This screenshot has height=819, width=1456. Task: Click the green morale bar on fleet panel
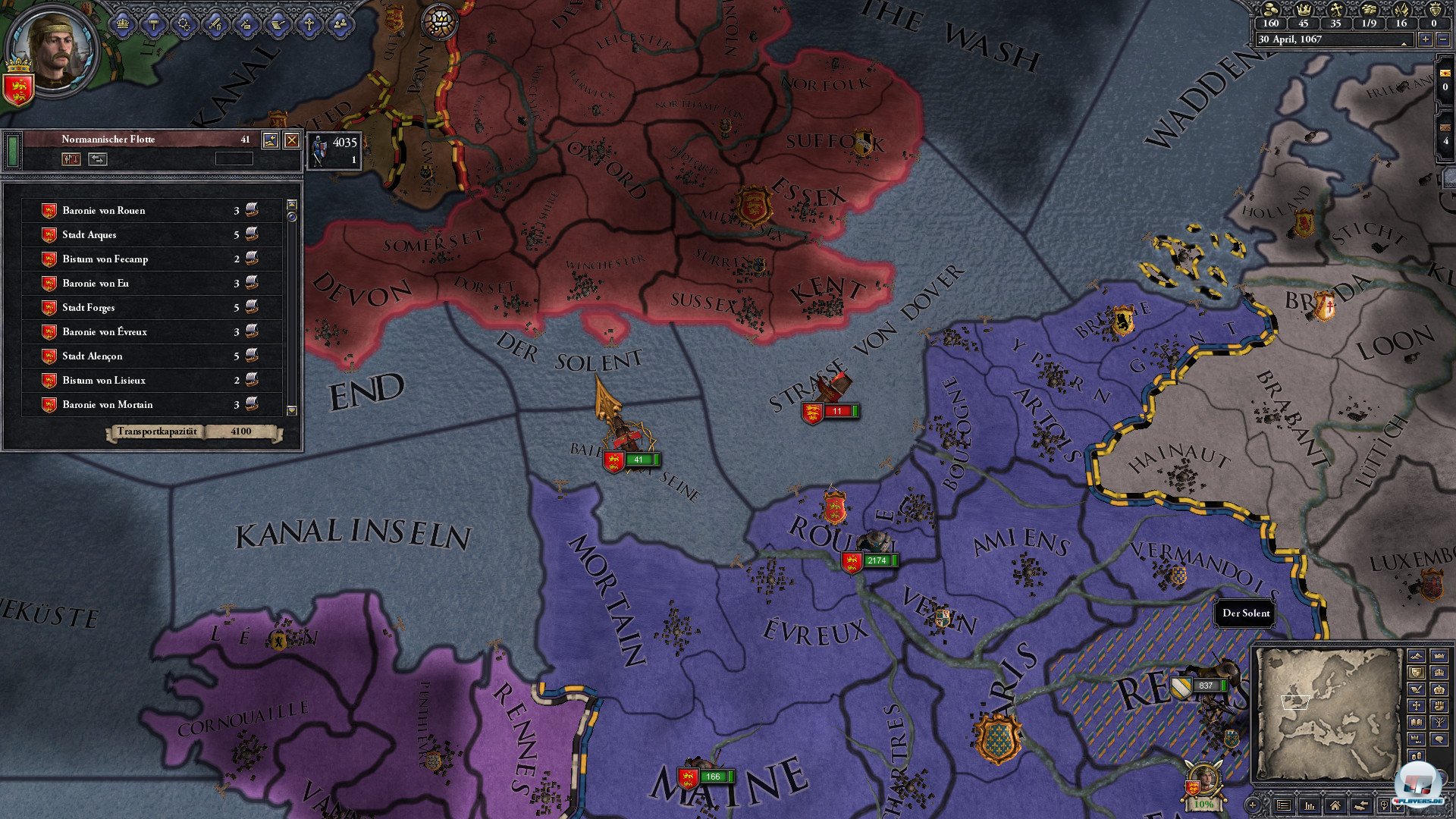point(12,152)
